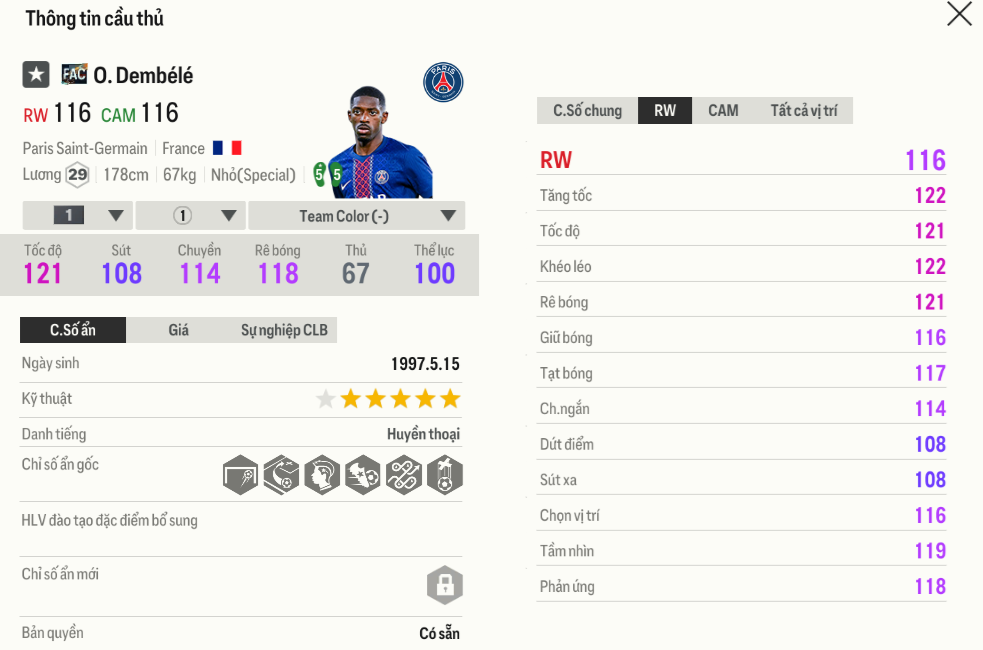The height and width of the screenshot is (650, 983).
Task: Open the Team Color dropdown
Action: pos(356,216)
